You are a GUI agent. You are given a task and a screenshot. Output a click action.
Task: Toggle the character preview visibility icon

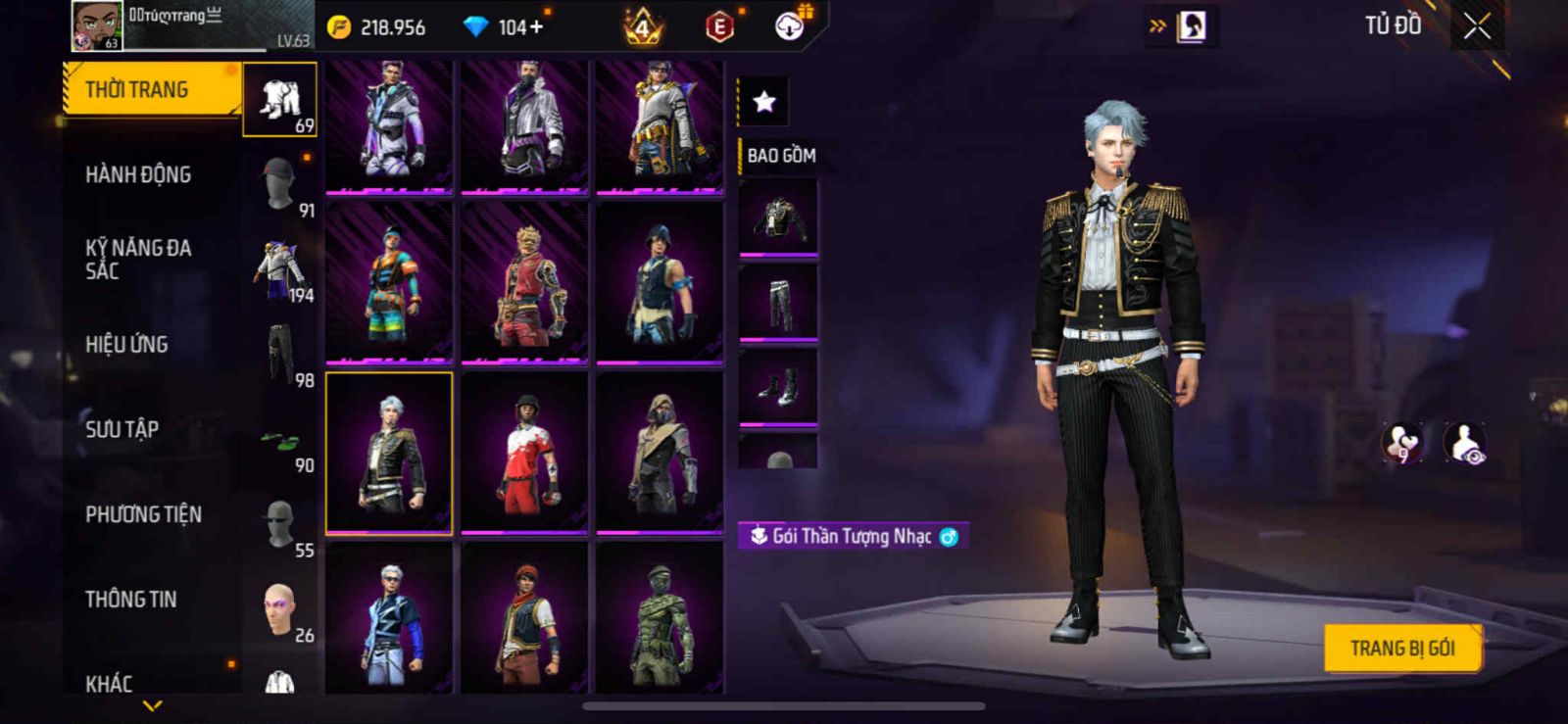tap(1464, 443)
